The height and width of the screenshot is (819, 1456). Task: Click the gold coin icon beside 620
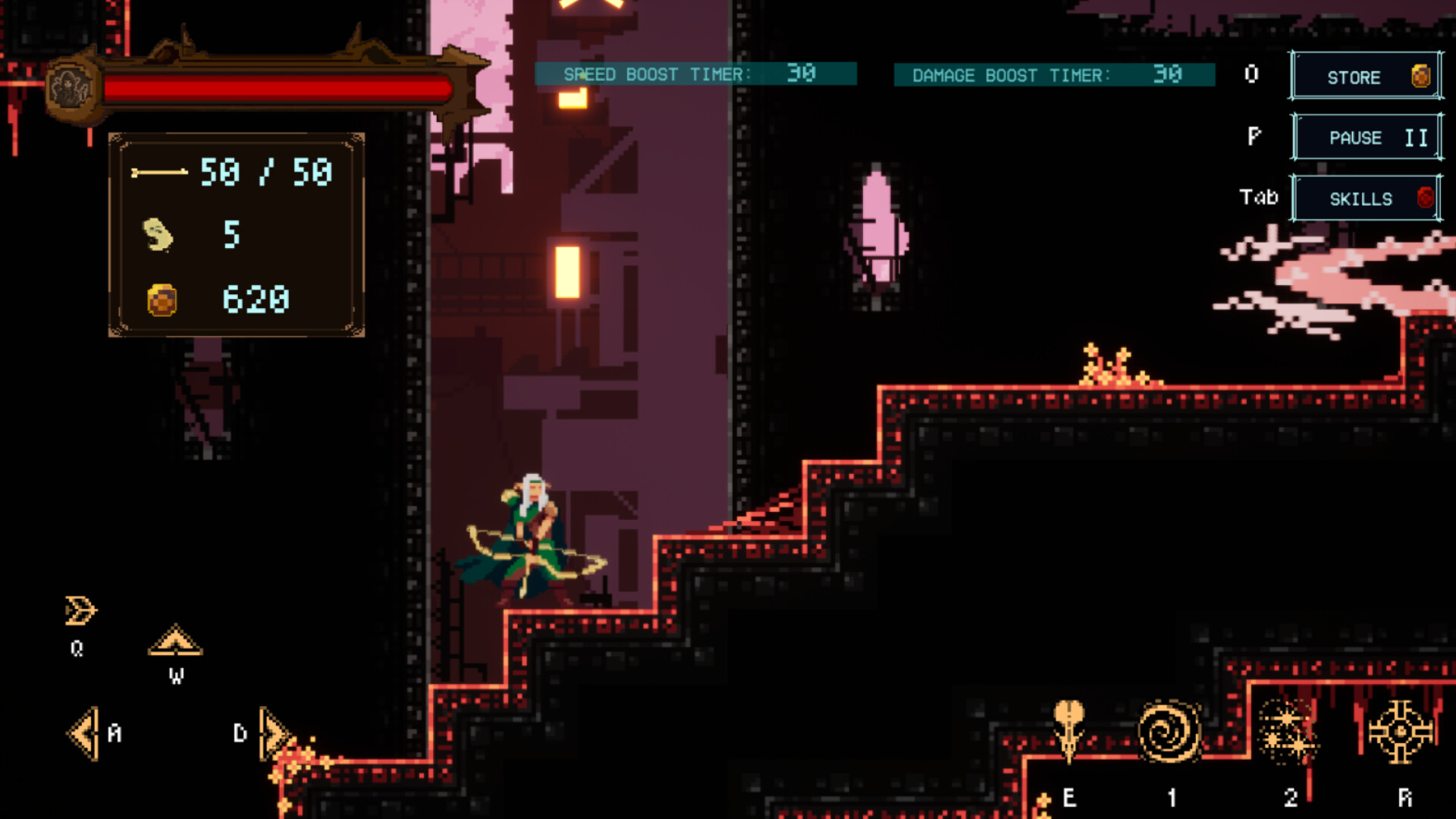point(159,298)
